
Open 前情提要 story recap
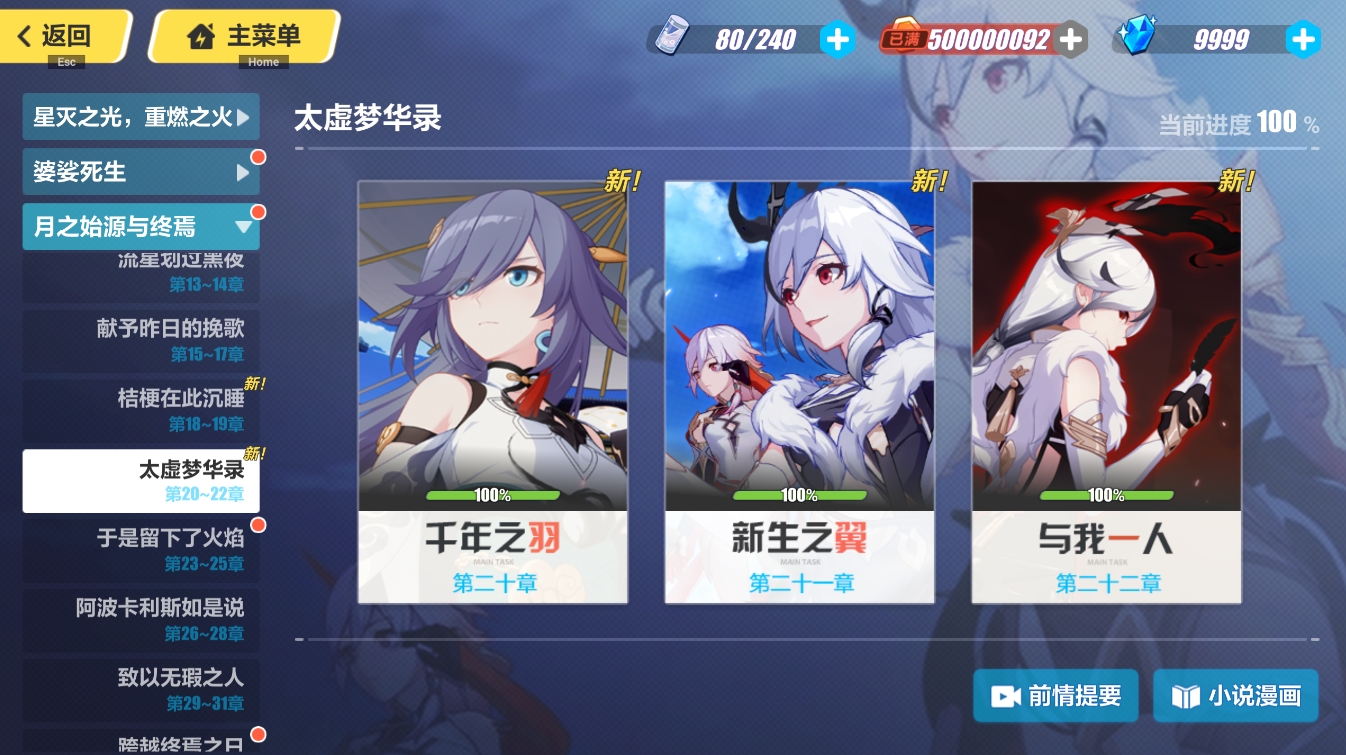(x=1056, y=695)
